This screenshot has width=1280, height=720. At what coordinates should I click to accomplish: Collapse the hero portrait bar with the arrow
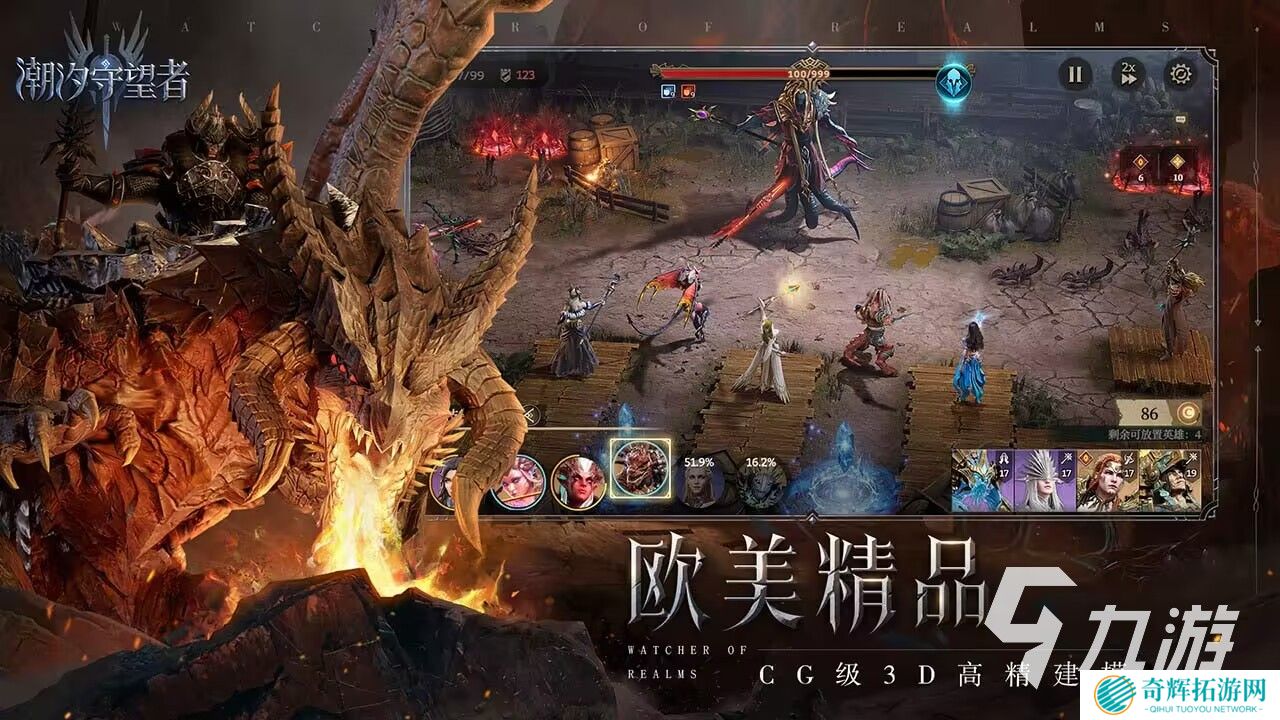[534, 415]
